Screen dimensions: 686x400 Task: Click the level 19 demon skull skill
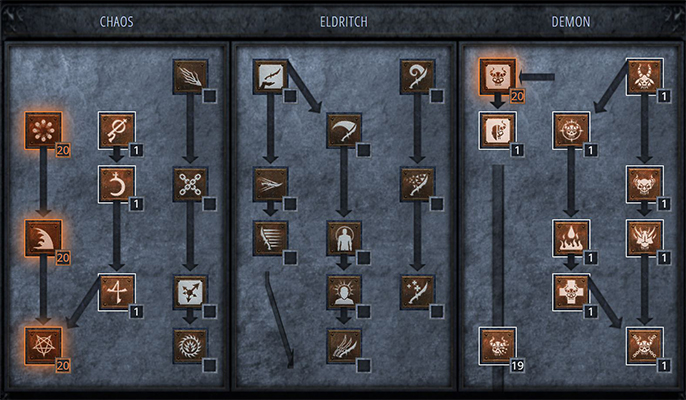(497, 345)
